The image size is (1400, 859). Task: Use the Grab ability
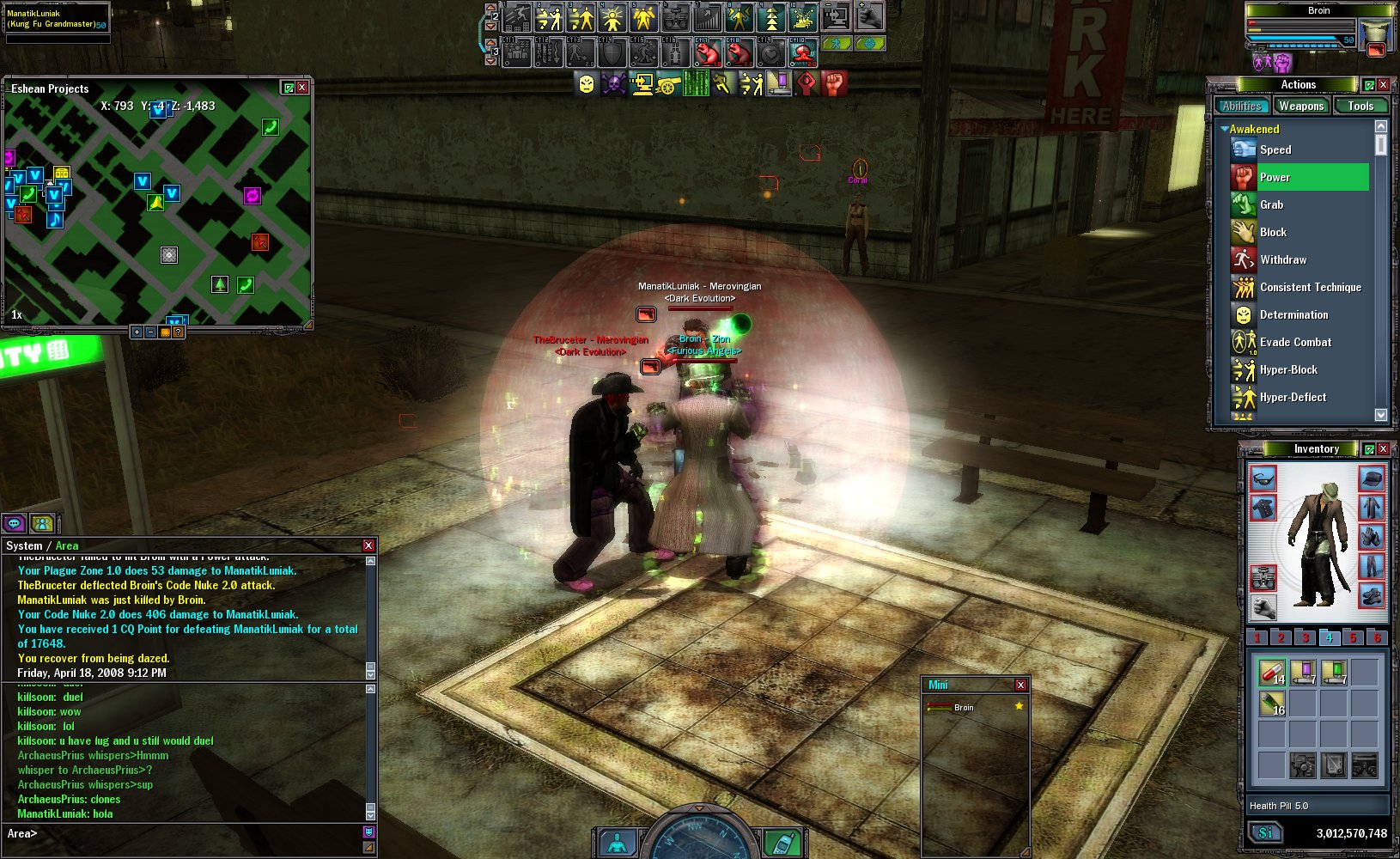[x=1271, y=205]
